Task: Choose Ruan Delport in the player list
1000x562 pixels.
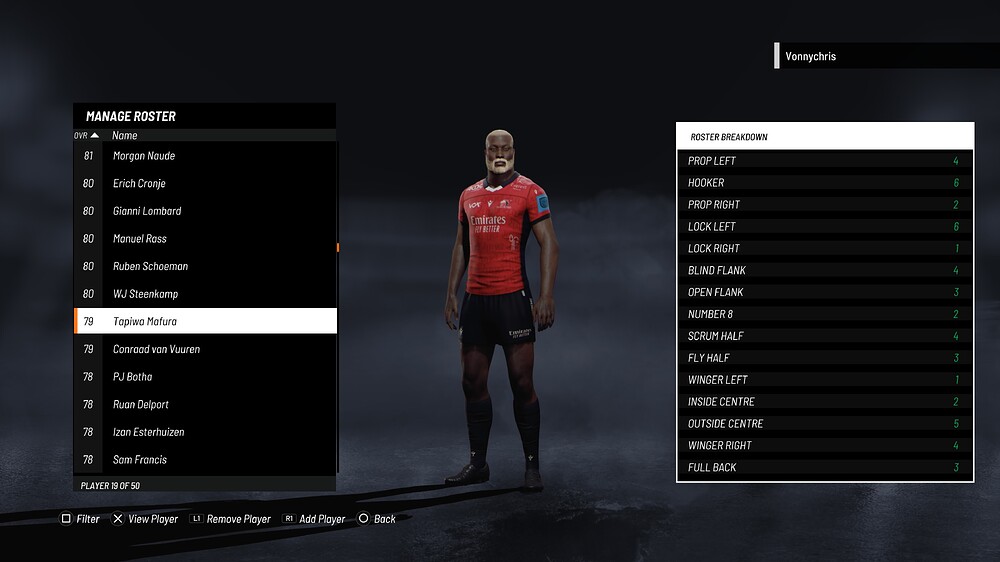Action: (x=204, y=405)
